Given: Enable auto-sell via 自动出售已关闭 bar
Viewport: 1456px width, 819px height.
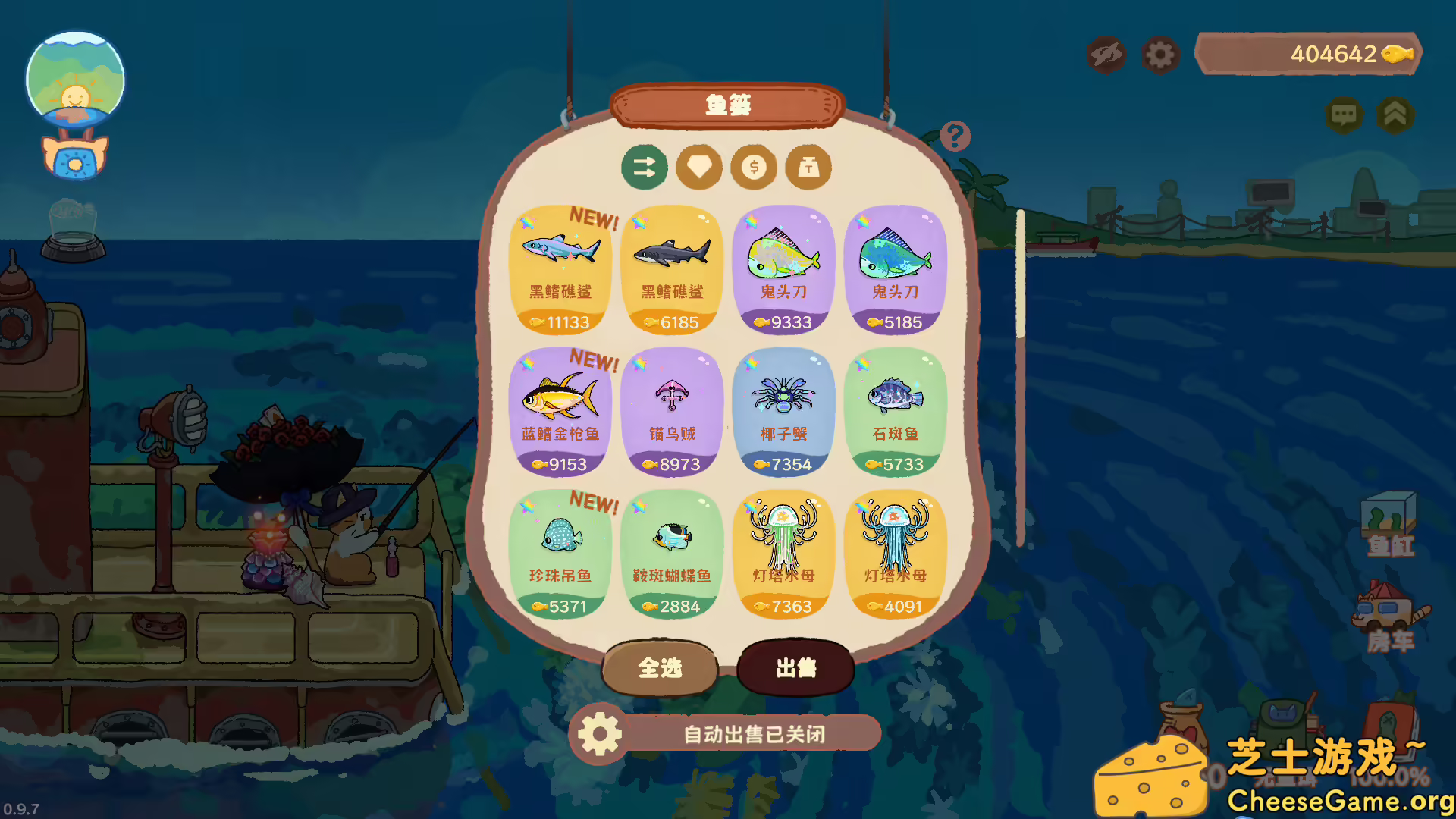Looking at the screenshot, I should (x=755, y=733).
